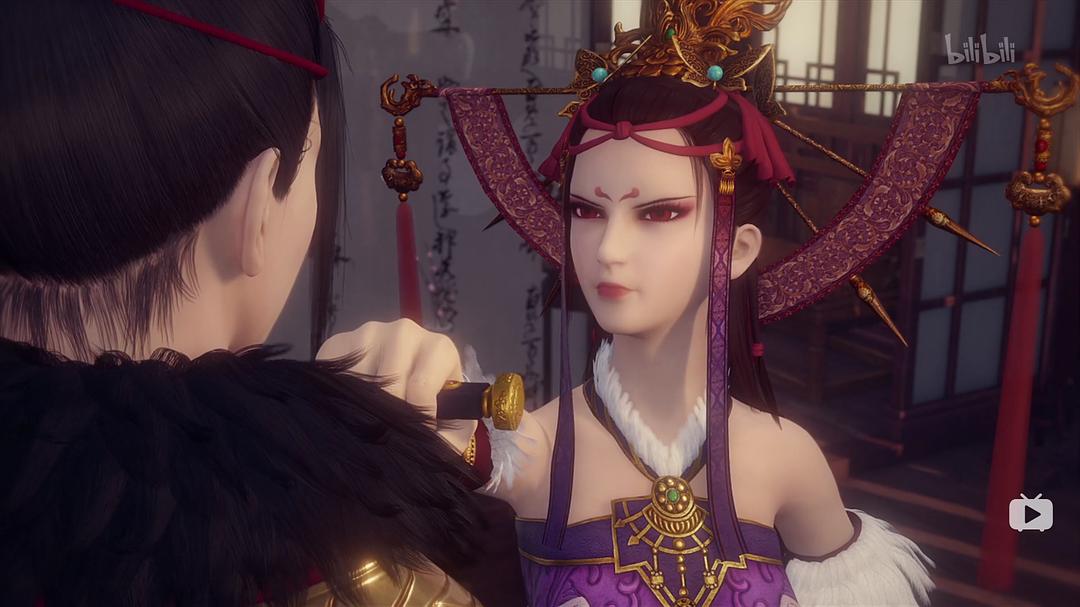Click the TV-shaped play icon
Image resolution: width=1080 pixels, height=607 pixels.
pos(1030,513)
